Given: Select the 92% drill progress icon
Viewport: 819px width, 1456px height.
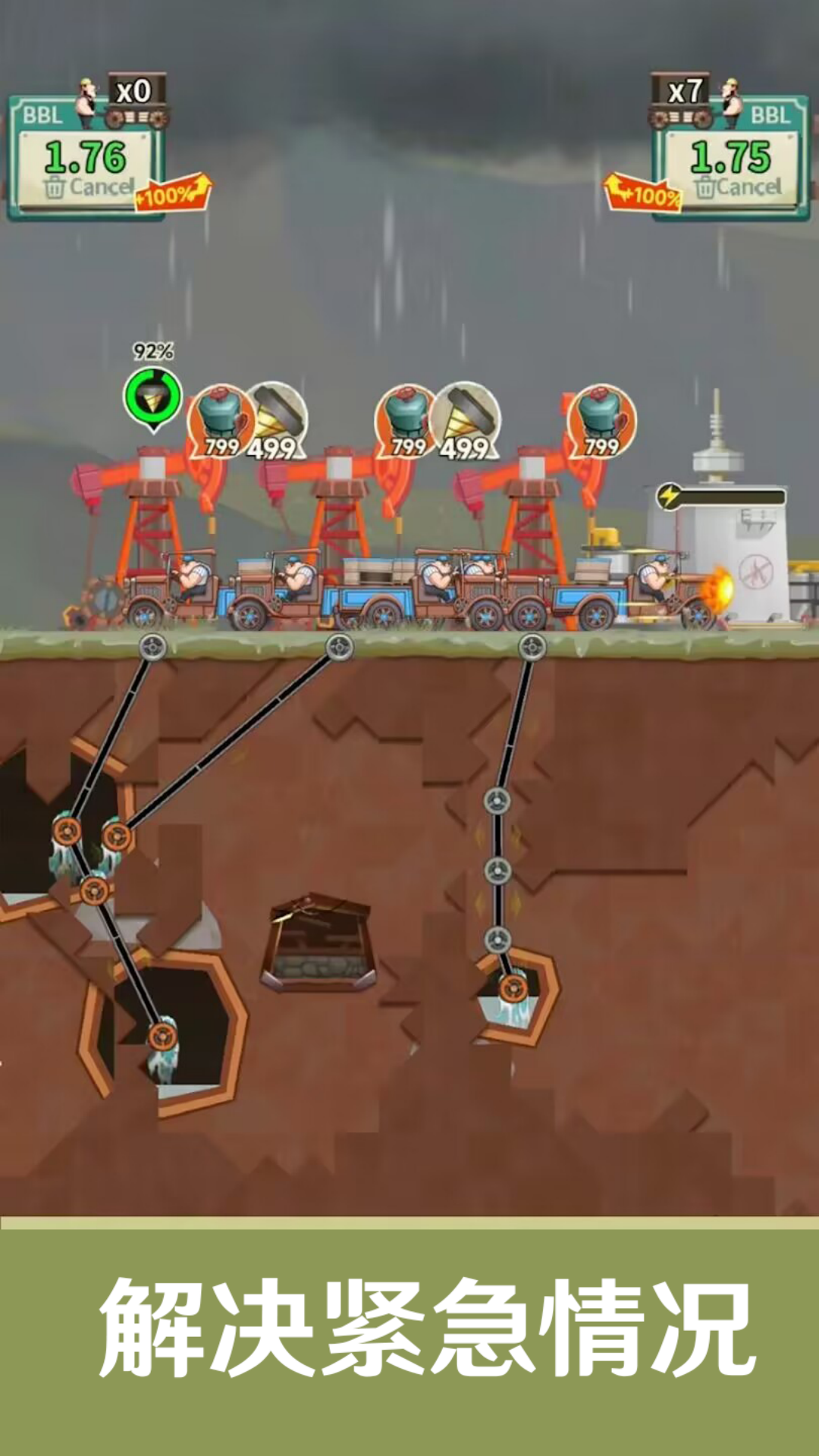Looking at the screenshot, I should (153, 396).
